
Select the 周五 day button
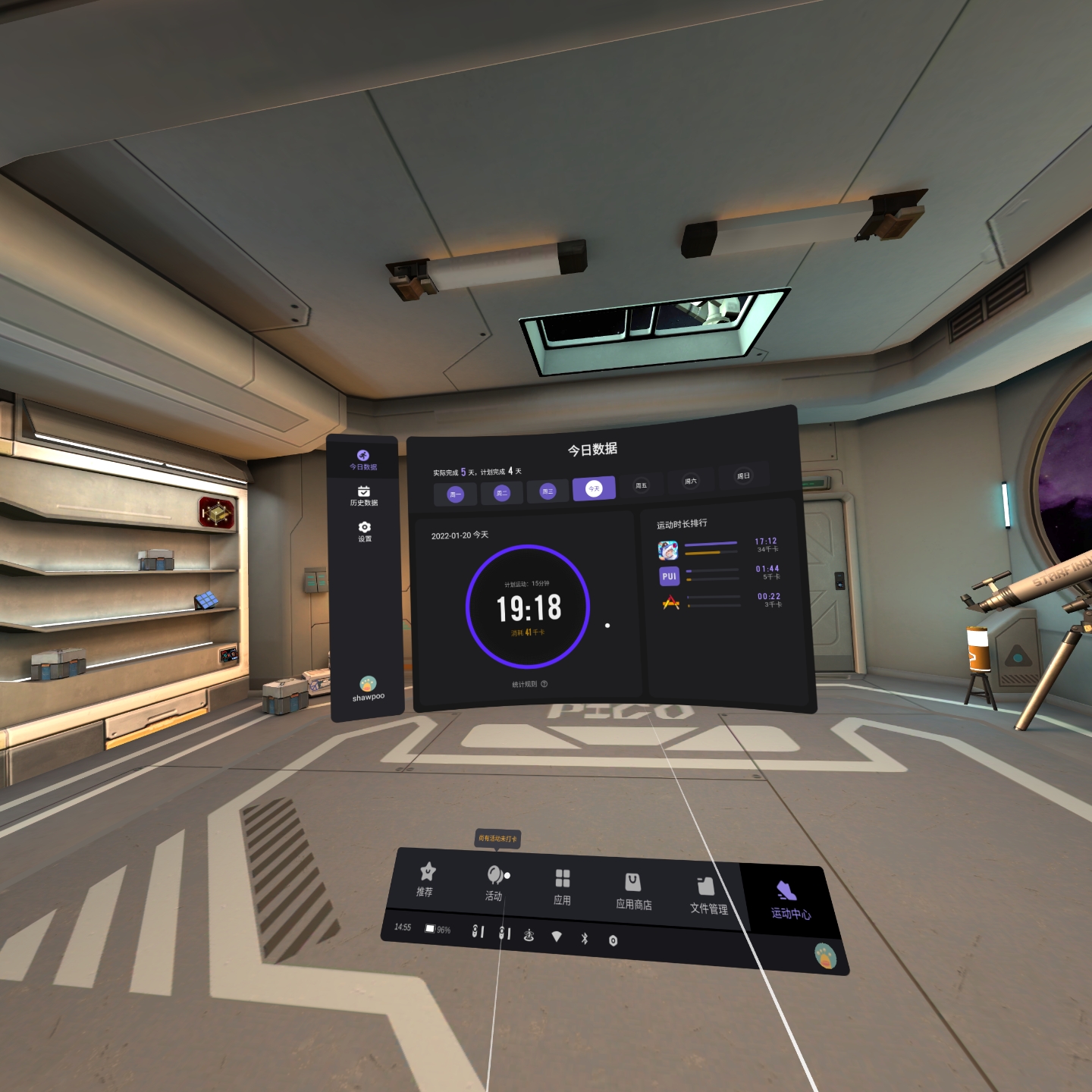pos(642,485)
